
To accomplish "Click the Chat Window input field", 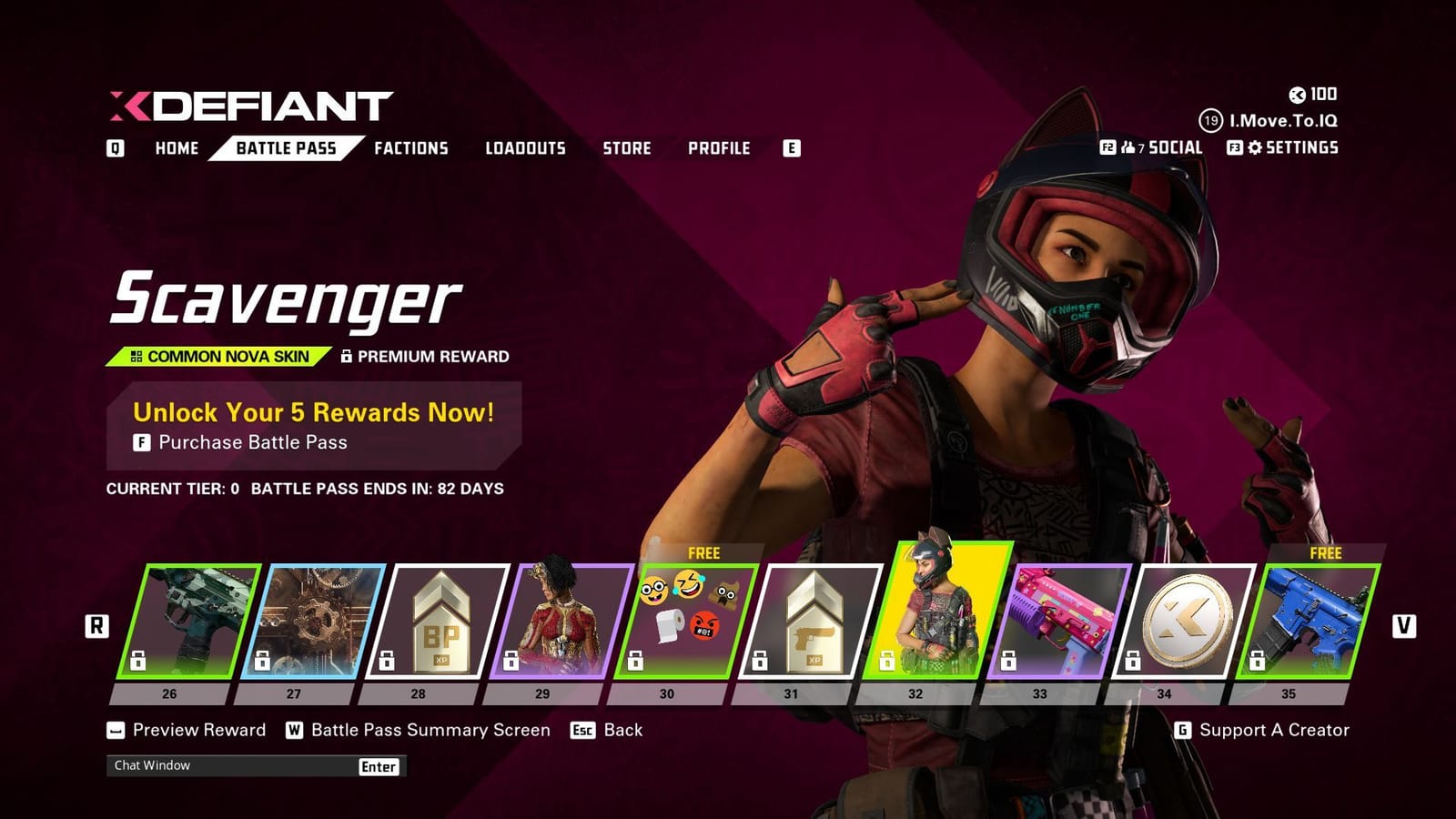I will pos(227,766).
